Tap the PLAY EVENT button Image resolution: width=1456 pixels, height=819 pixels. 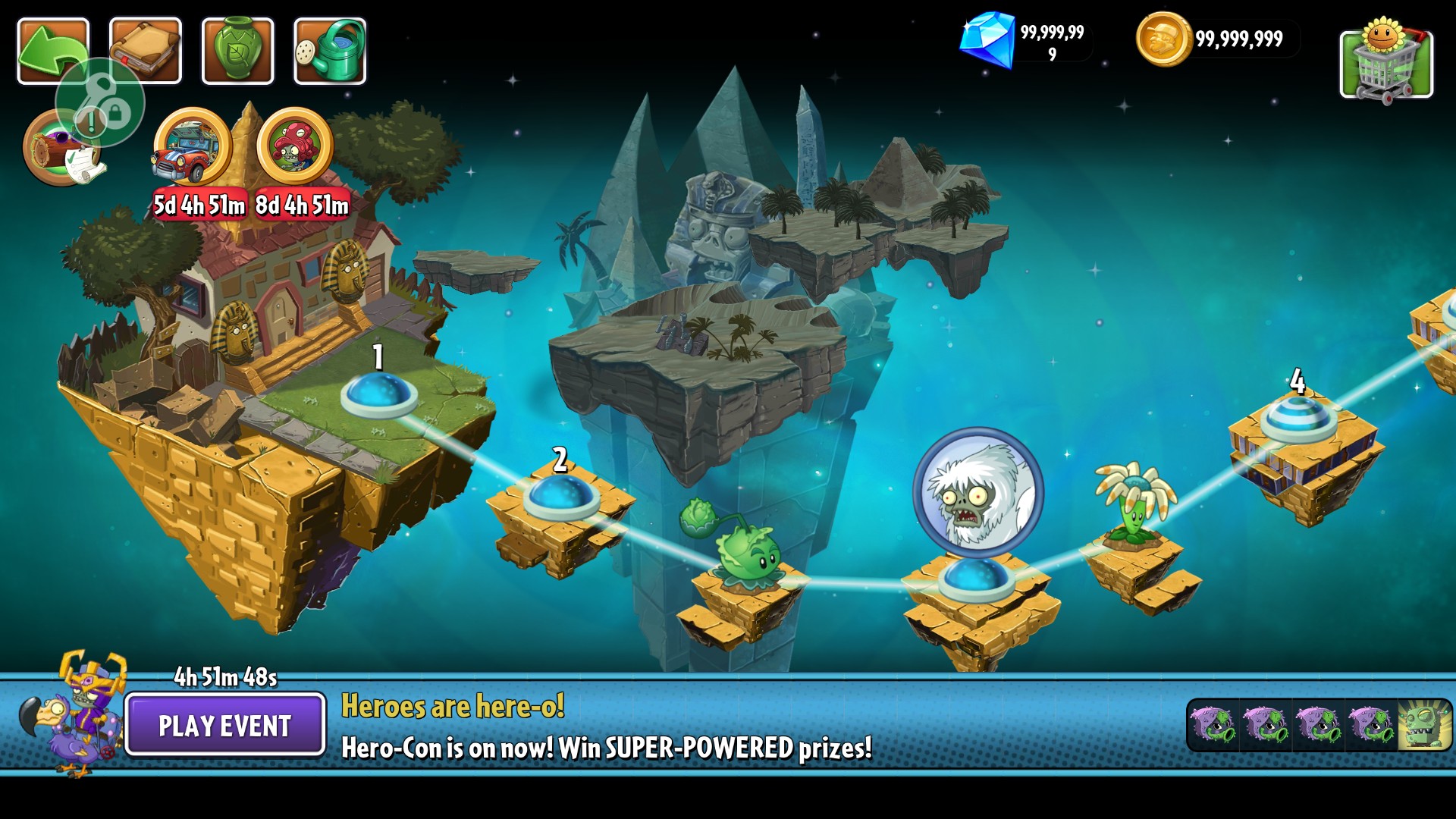(225, 725)
